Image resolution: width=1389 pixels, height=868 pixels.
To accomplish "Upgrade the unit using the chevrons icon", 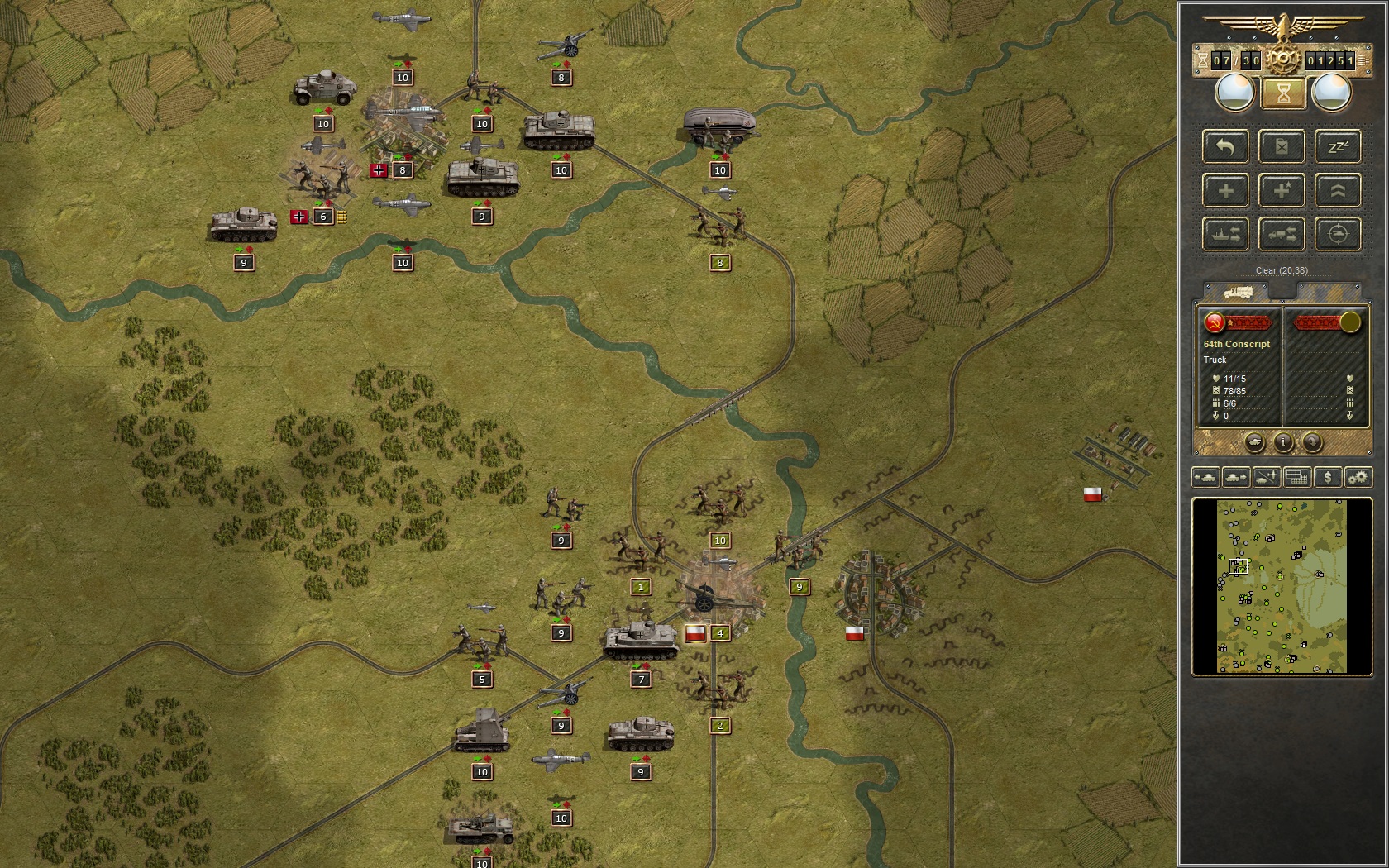I will (1338, 190).
